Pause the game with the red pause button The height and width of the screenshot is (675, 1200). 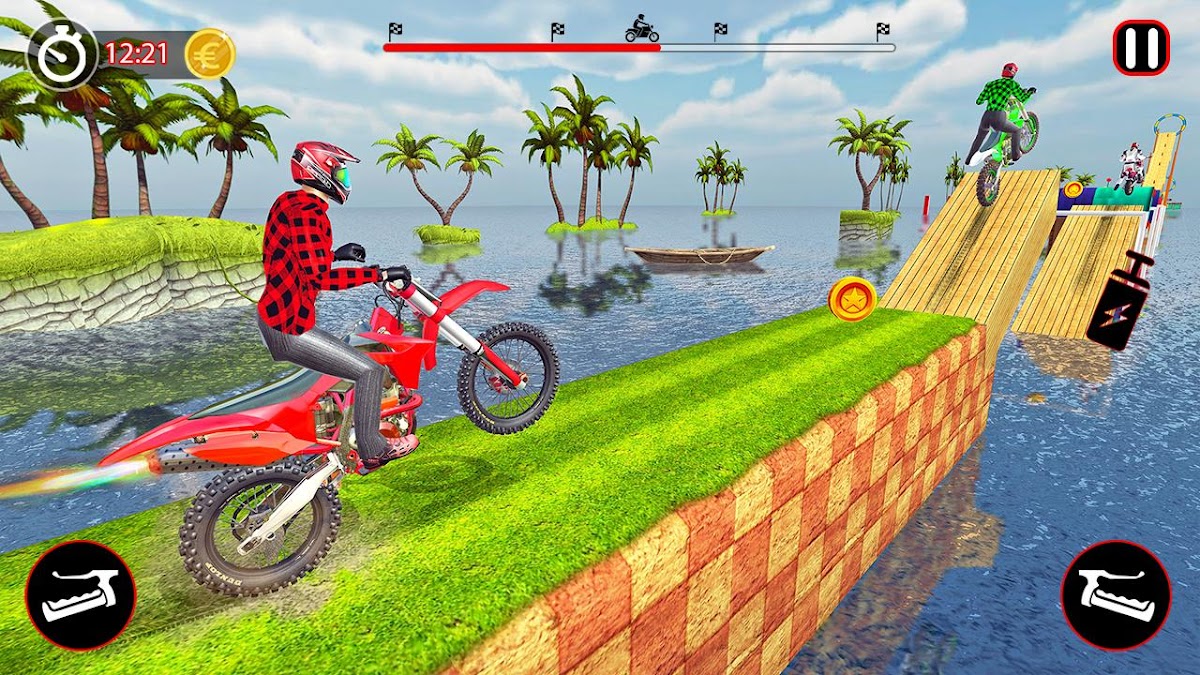1141,48
